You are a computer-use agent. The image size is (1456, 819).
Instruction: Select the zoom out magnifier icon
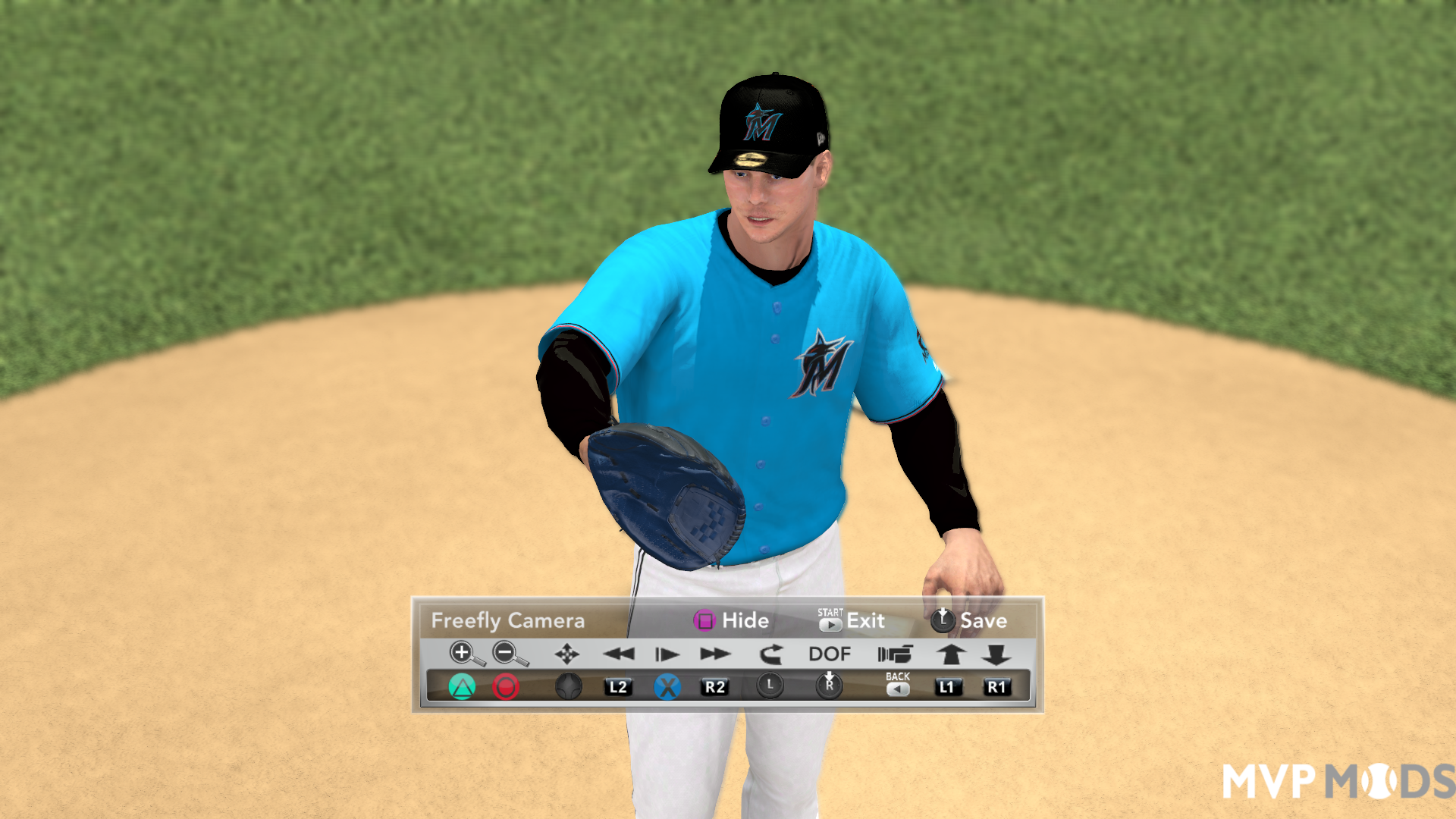[x=504, y=653]
